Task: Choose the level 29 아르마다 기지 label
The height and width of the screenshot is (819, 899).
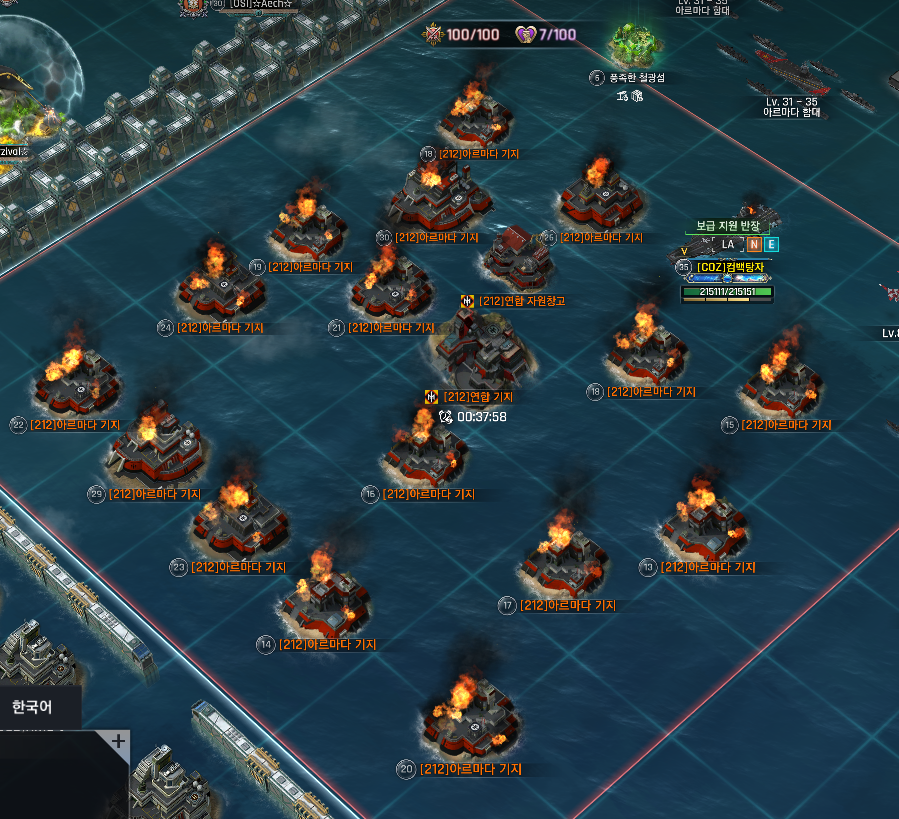Action: pos(154,494)
